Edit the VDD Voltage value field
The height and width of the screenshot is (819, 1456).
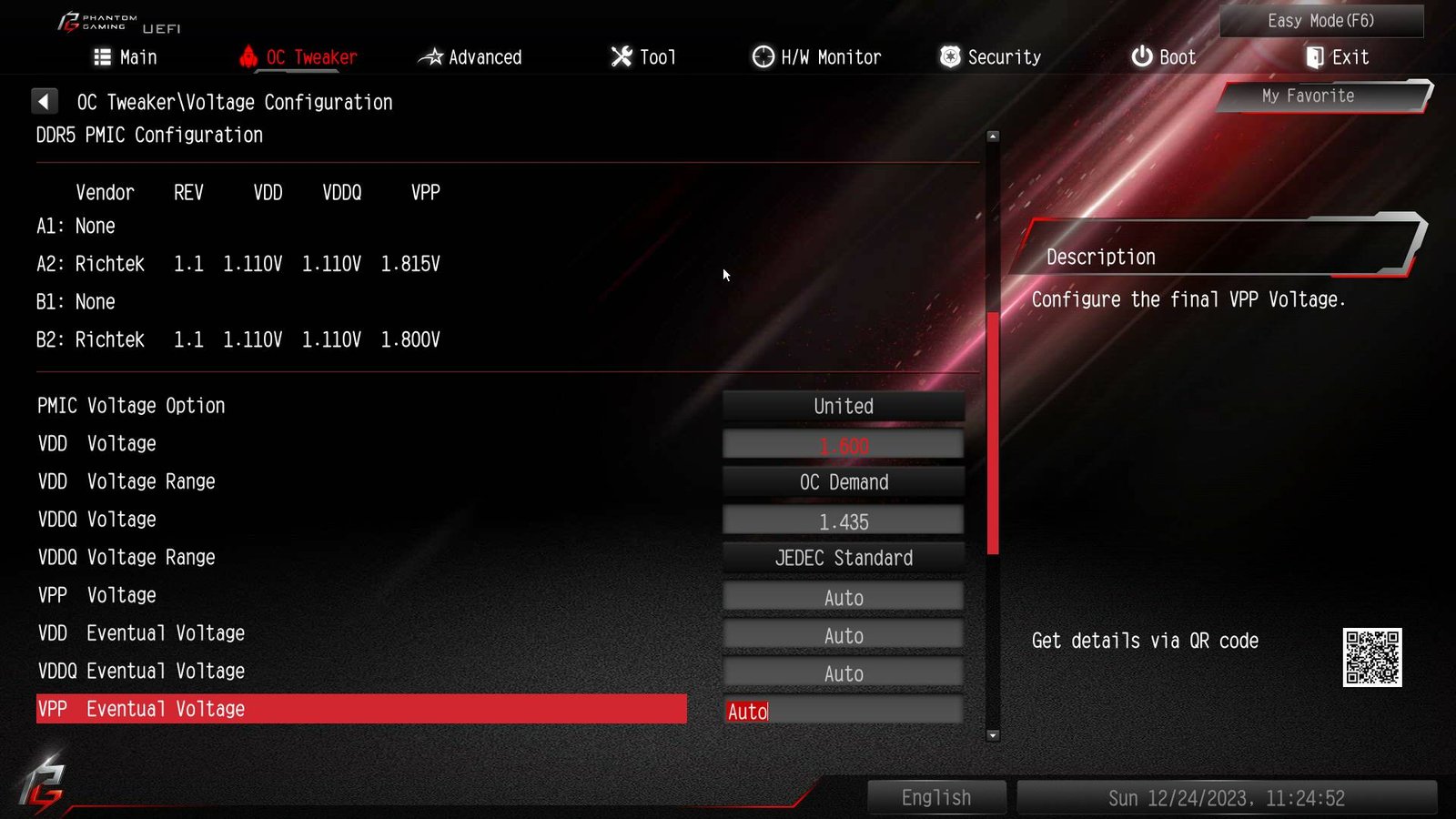[x=844, y=445]
